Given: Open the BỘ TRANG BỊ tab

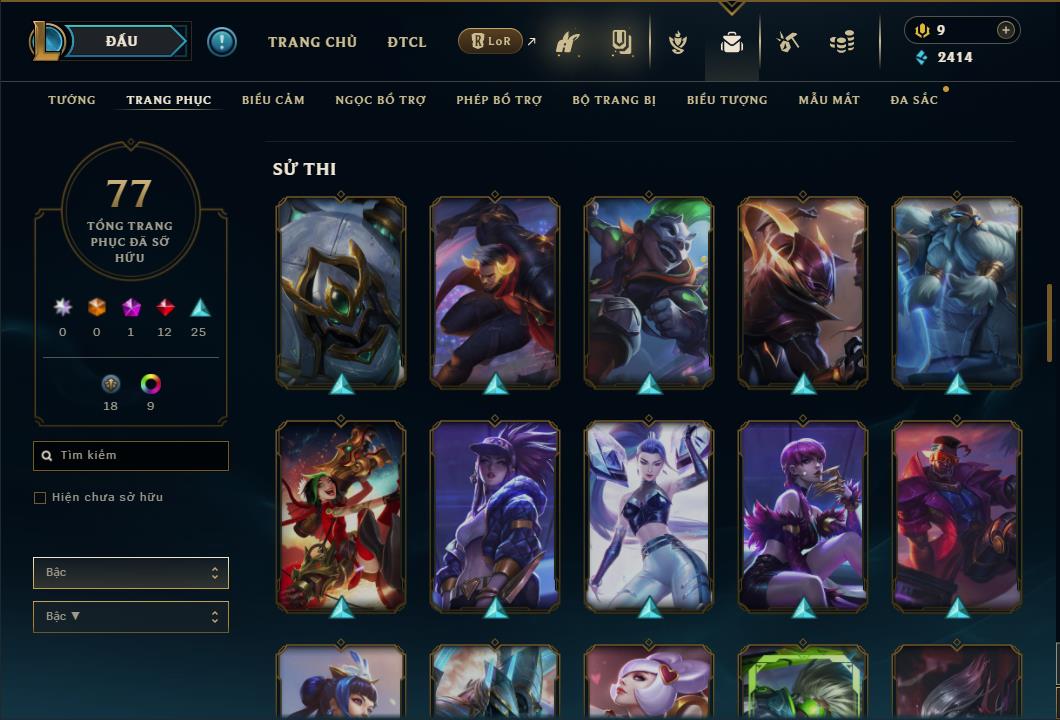Looking at the screenshot, I should [x=614, y=100].
